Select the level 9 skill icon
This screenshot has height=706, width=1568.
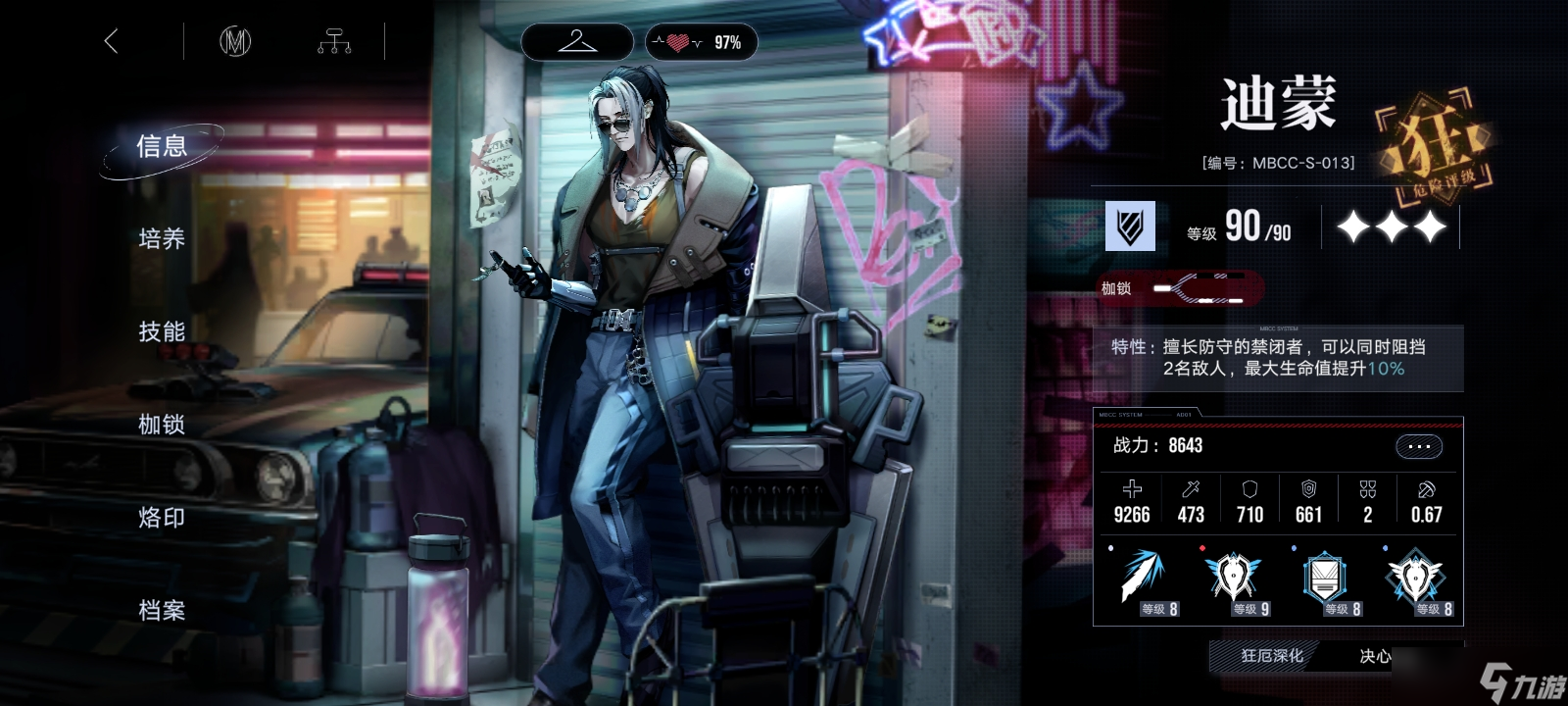click(x=1234, y=578)
